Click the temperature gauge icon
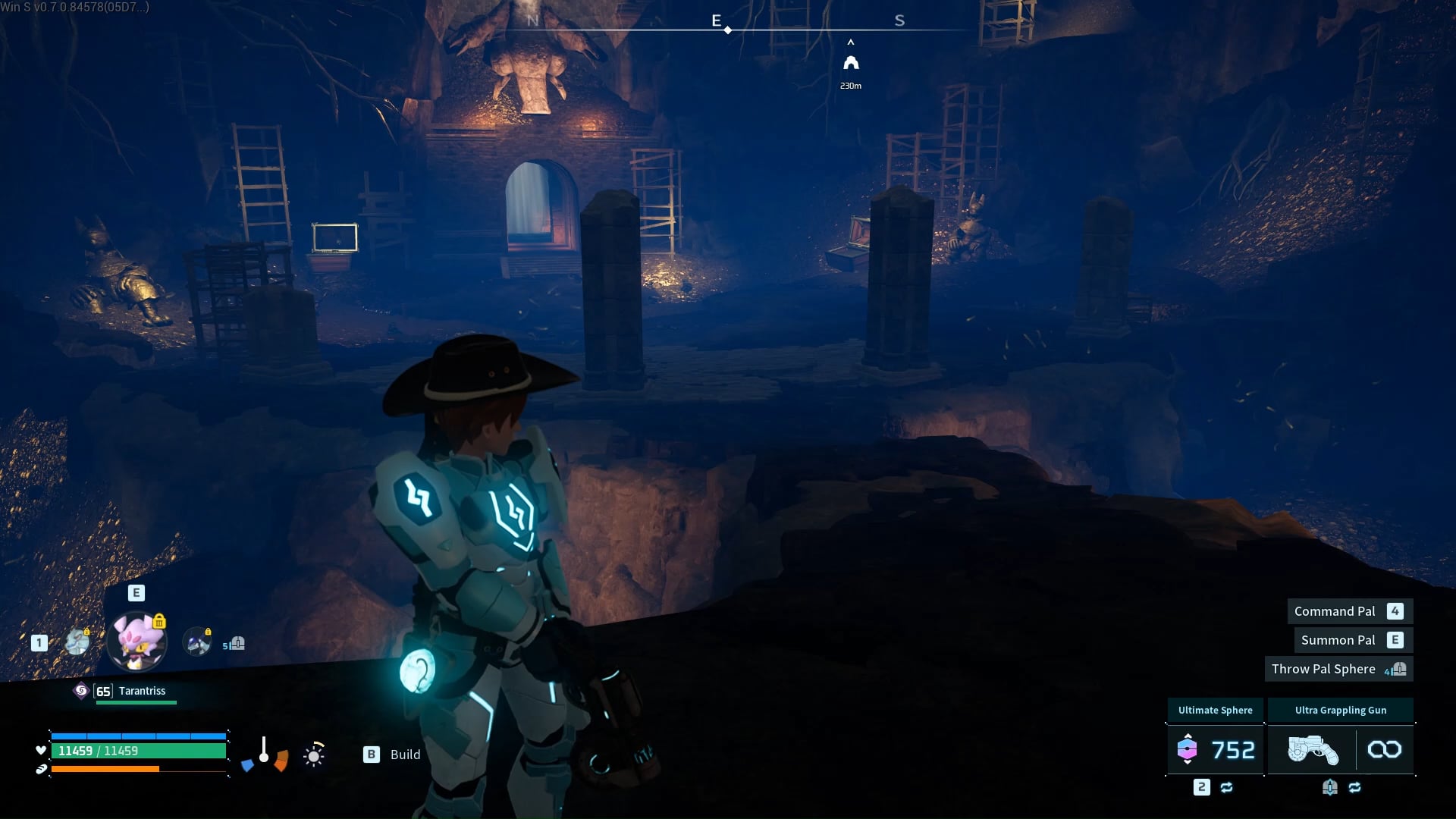Image resolution: width=1456 pixels, height=819 pixels. point(264,752)
